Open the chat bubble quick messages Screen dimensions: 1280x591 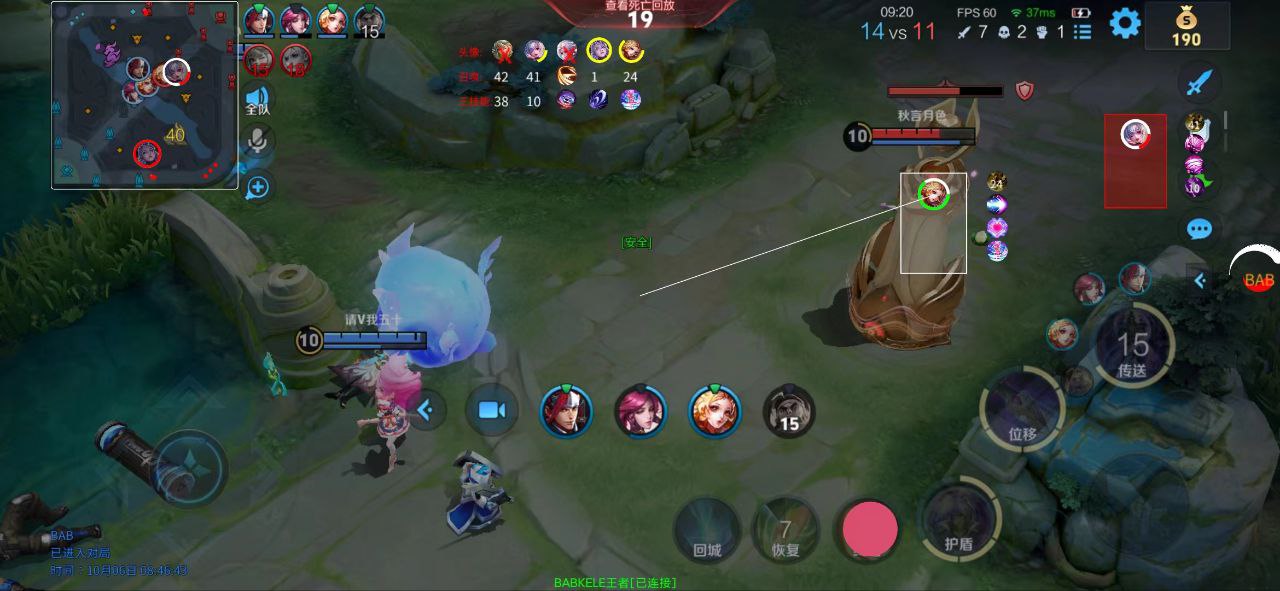click(1199, 229)
